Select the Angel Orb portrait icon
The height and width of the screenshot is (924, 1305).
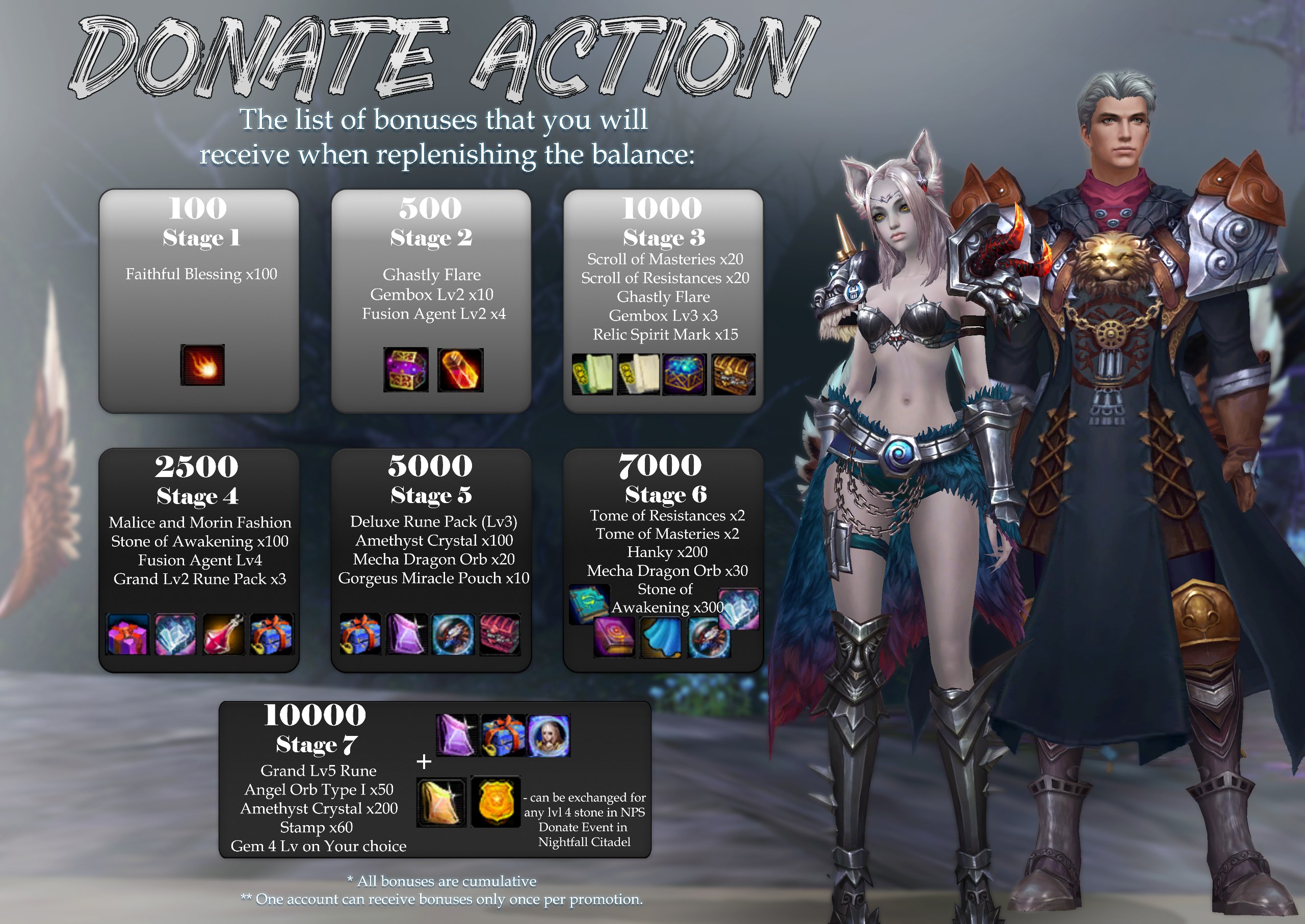548,735
